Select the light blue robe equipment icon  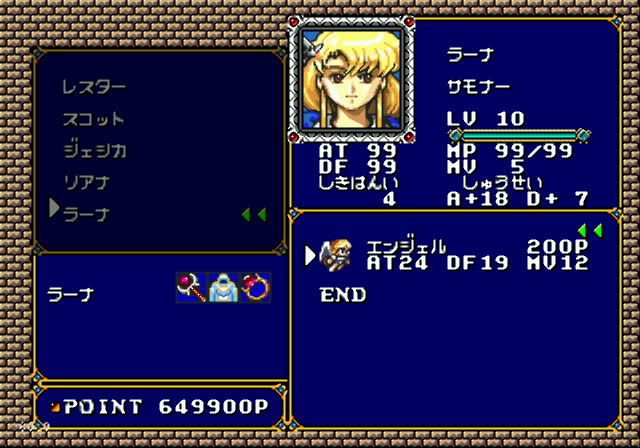point(222,289)
